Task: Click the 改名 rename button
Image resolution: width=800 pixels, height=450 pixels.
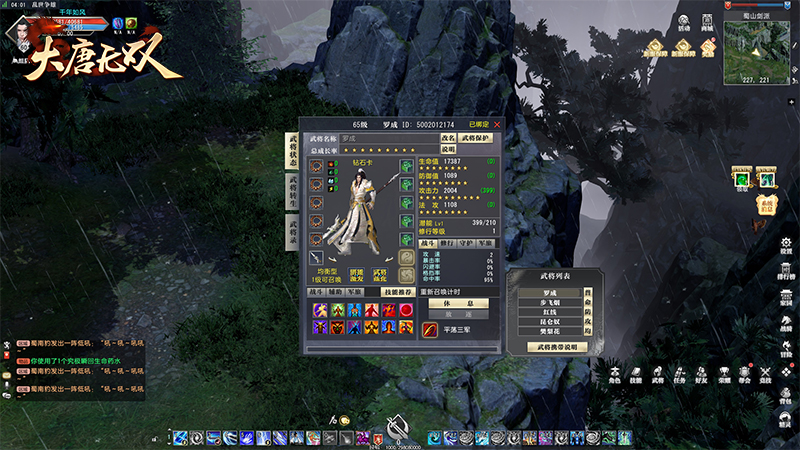Action: point(449,137)
